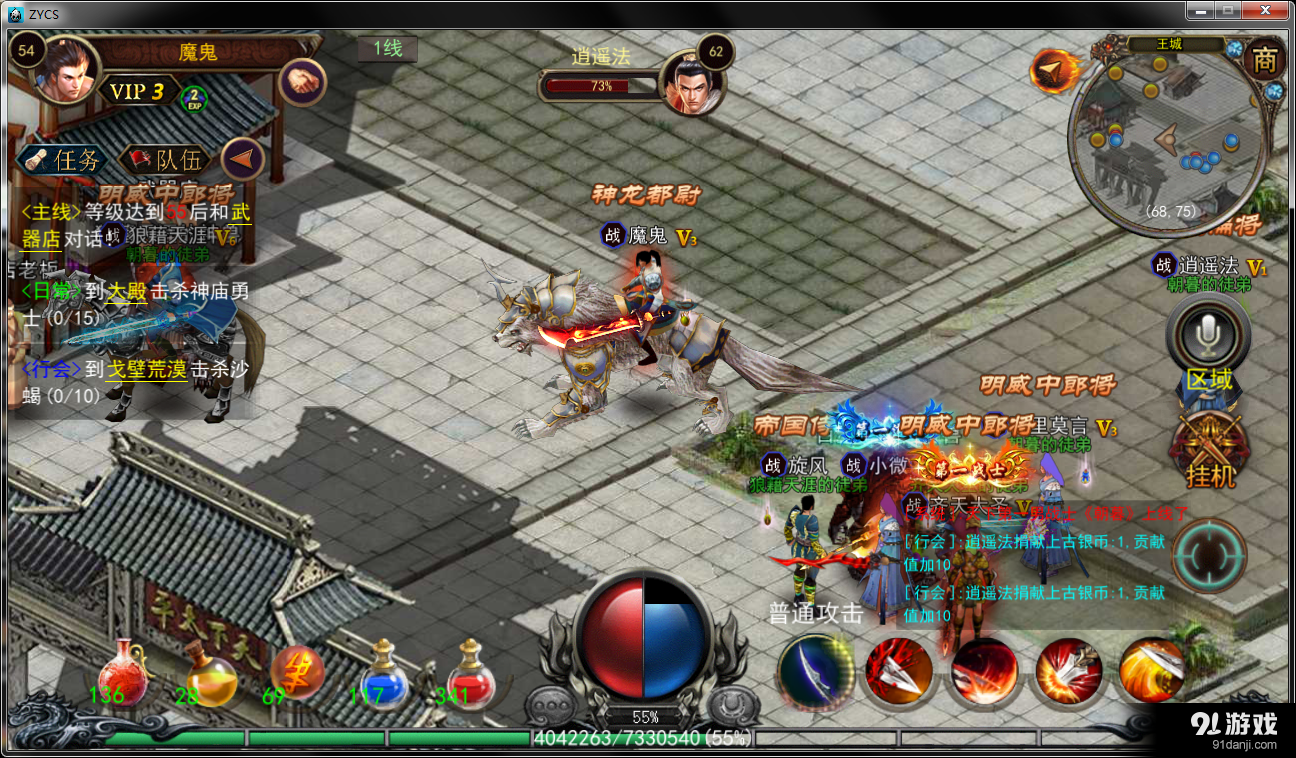Image resolution: width=1296 pixels, height=758 pixels.
Task: Use the blue mana potion with 117 count
Action: coord(384,672)
